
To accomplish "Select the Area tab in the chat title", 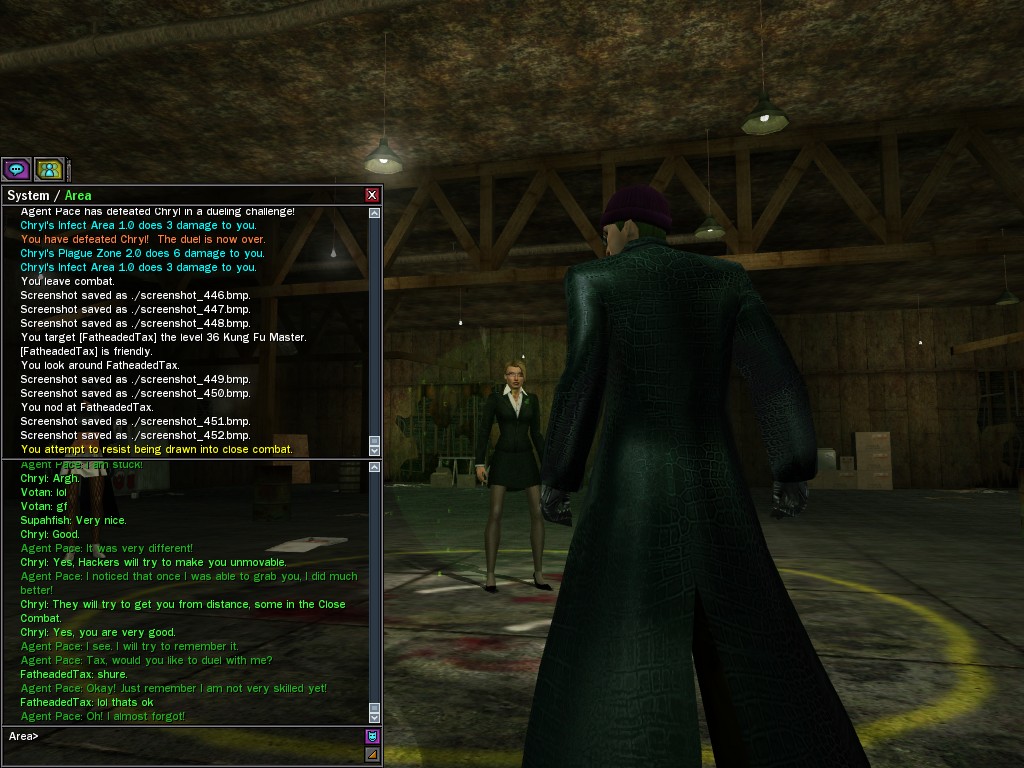I will [78, 196].
